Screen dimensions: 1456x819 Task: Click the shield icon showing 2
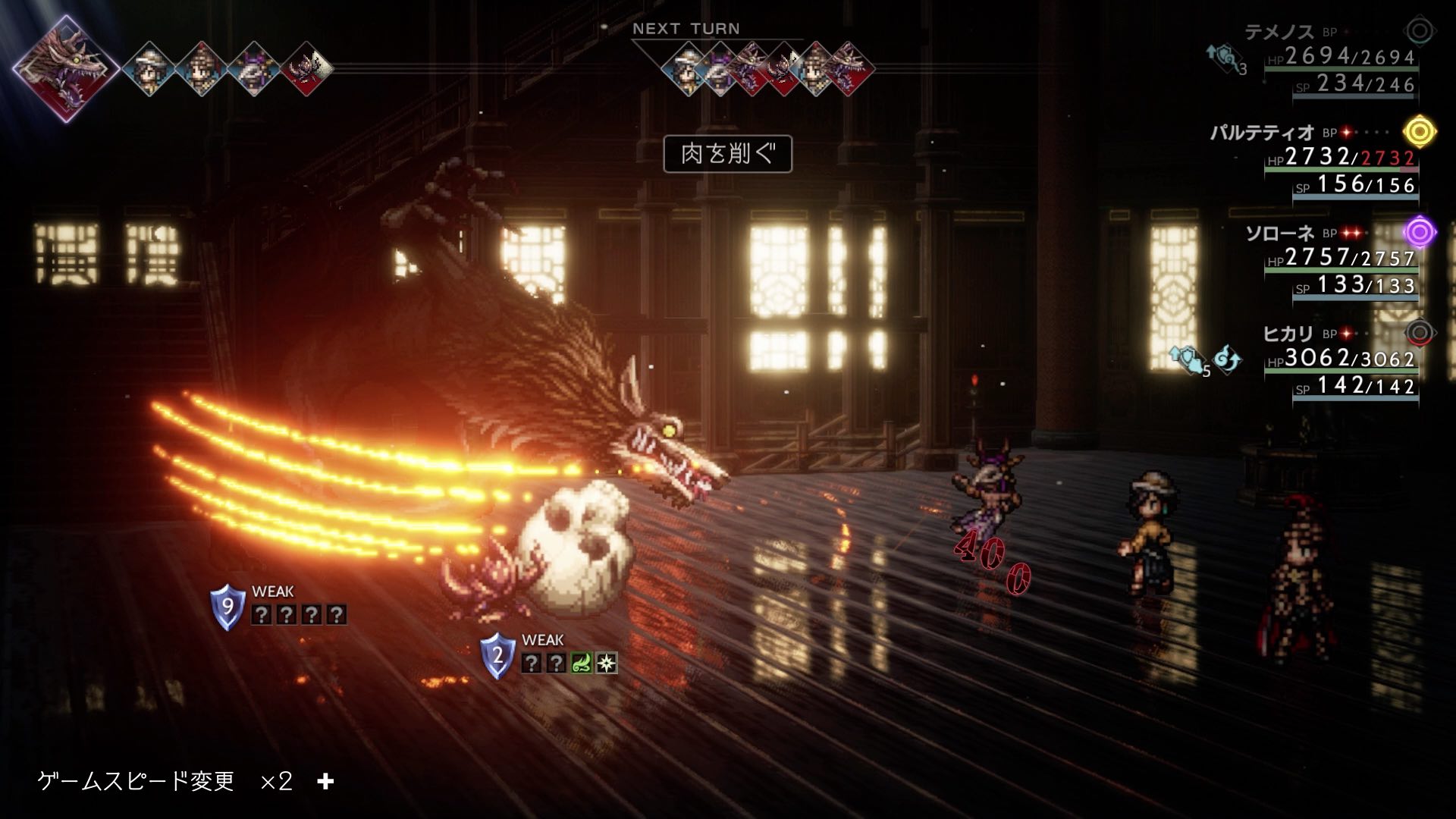click(497, 656)
